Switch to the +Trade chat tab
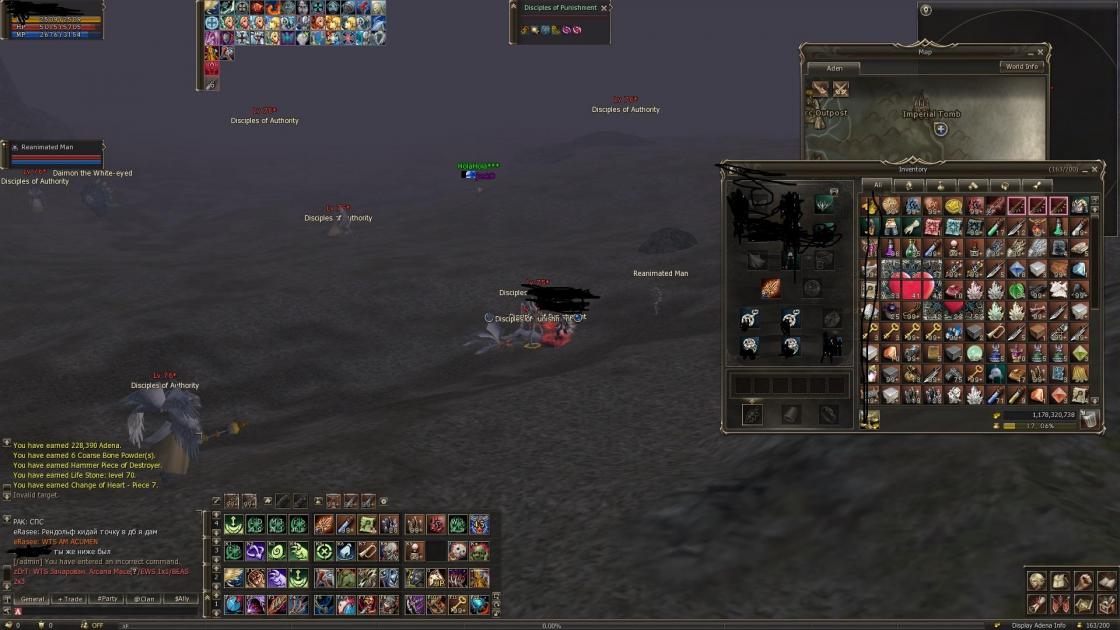Screen dimensions: 1120x630 [x=71, y=599]
